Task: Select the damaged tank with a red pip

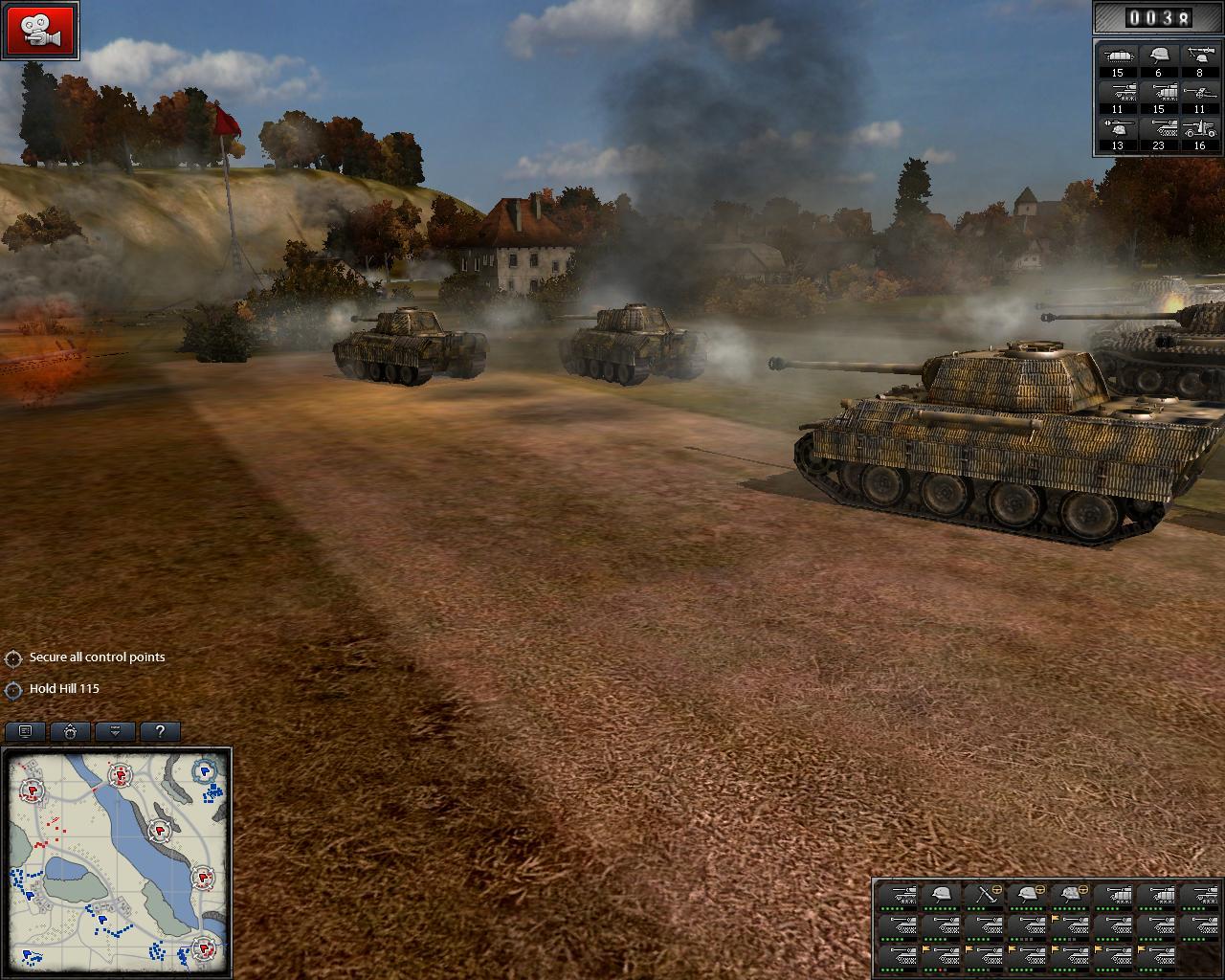Action: (x=942, y=956)
